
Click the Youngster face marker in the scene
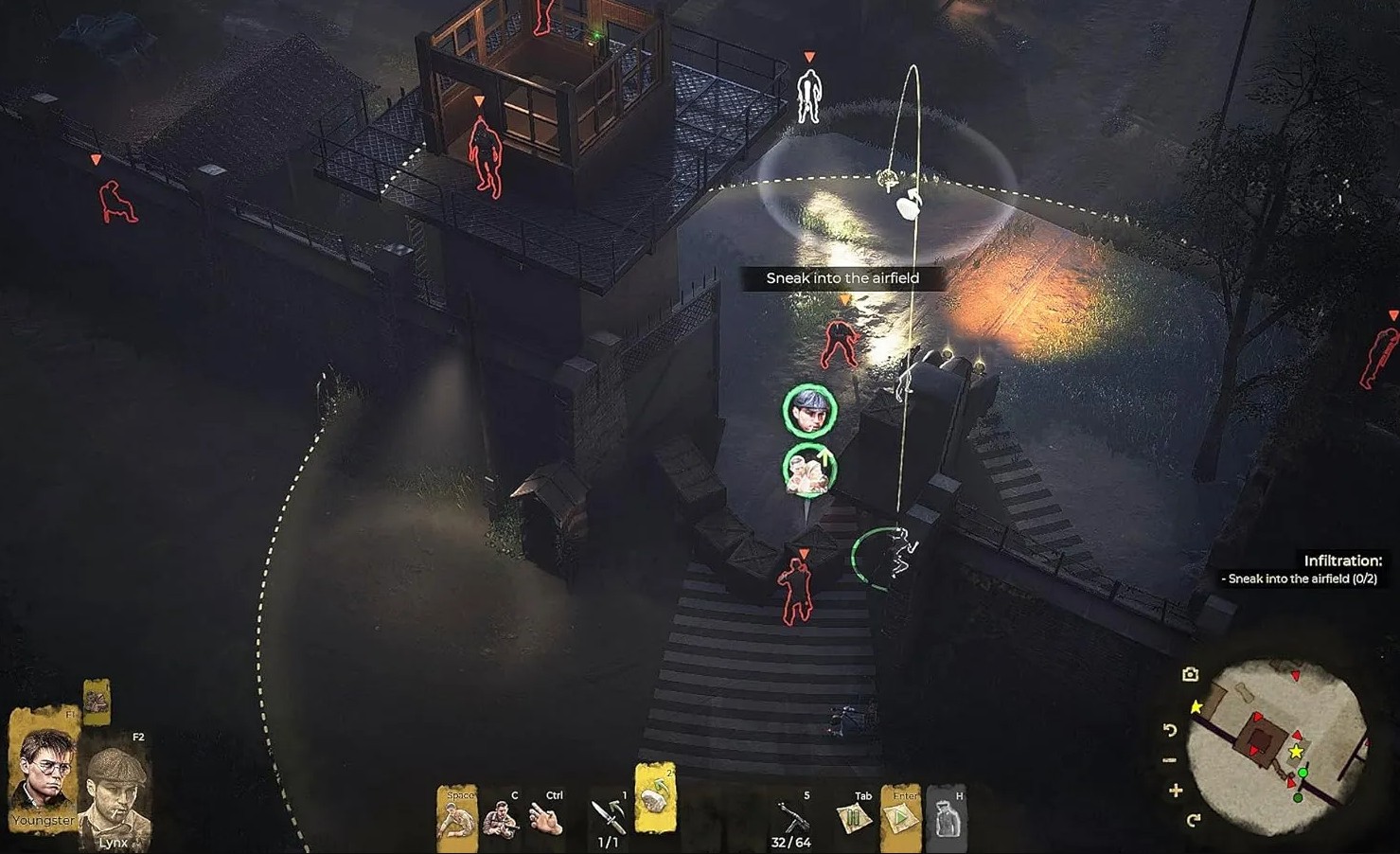coord(809,410)
